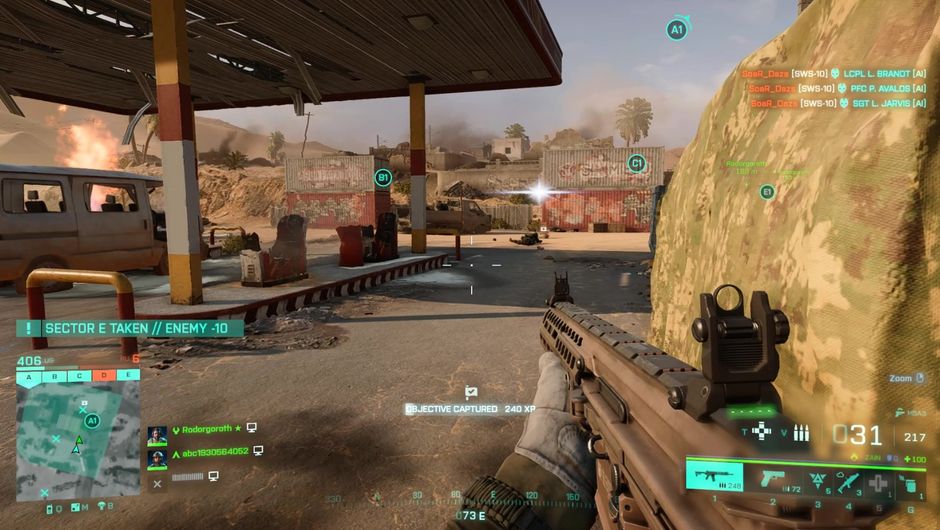This screenshot has width=940, height=530.
Task: Click the attachment plus-menu cross icon
Action: (x=762, y=431)
